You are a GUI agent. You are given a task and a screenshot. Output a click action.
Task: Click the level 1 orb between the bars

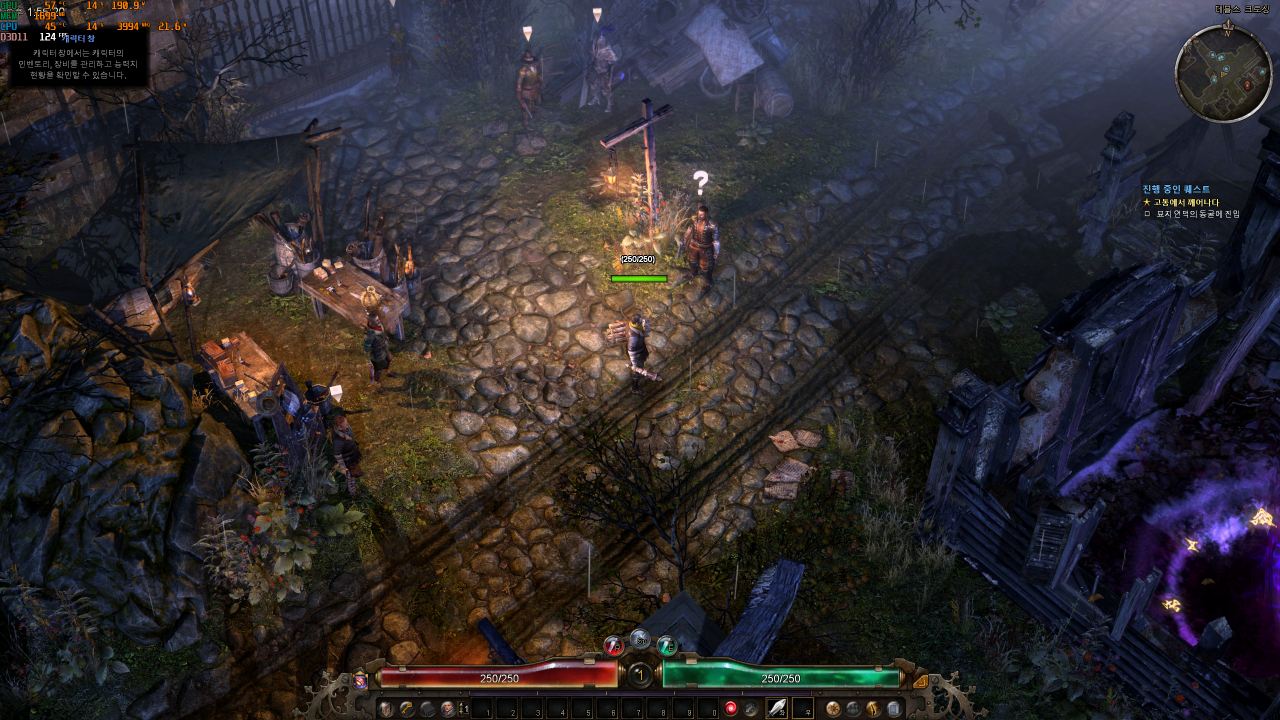[x=640, y=675]
